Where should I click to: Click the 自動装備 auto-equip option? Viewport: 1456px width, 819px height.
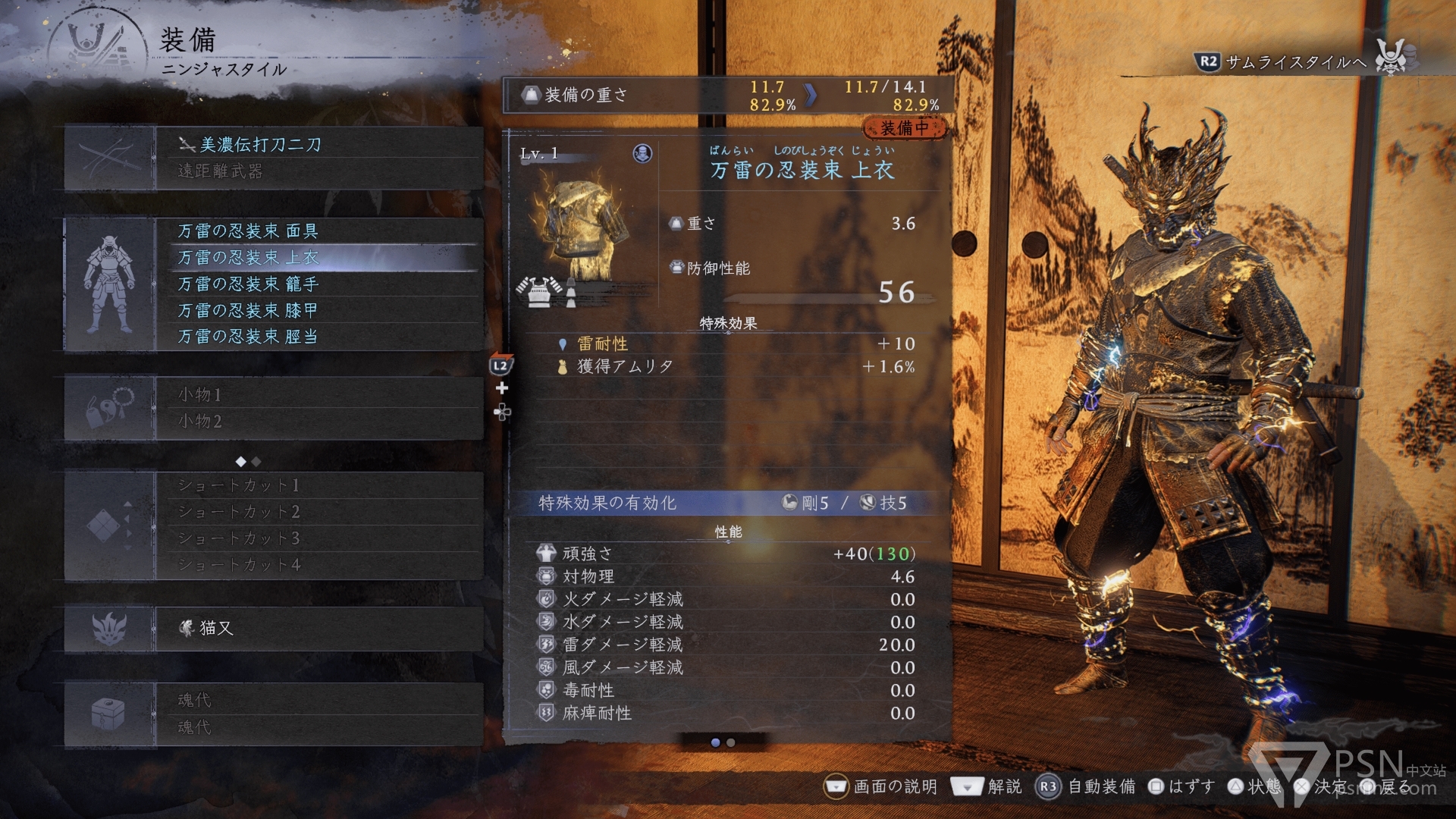pyautogui.click(x=1086, y=786)
